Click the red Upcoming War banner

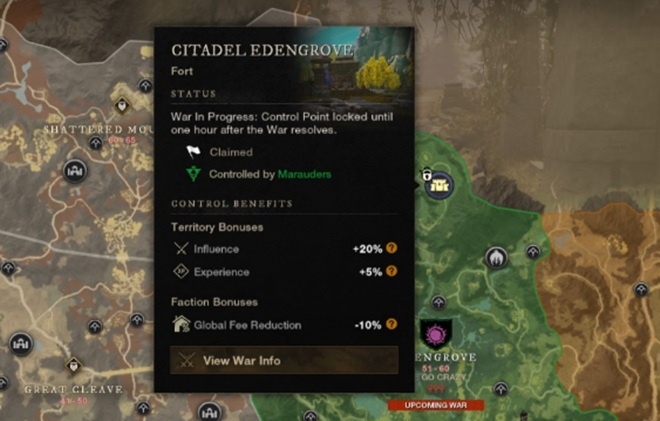coord(436,405)
